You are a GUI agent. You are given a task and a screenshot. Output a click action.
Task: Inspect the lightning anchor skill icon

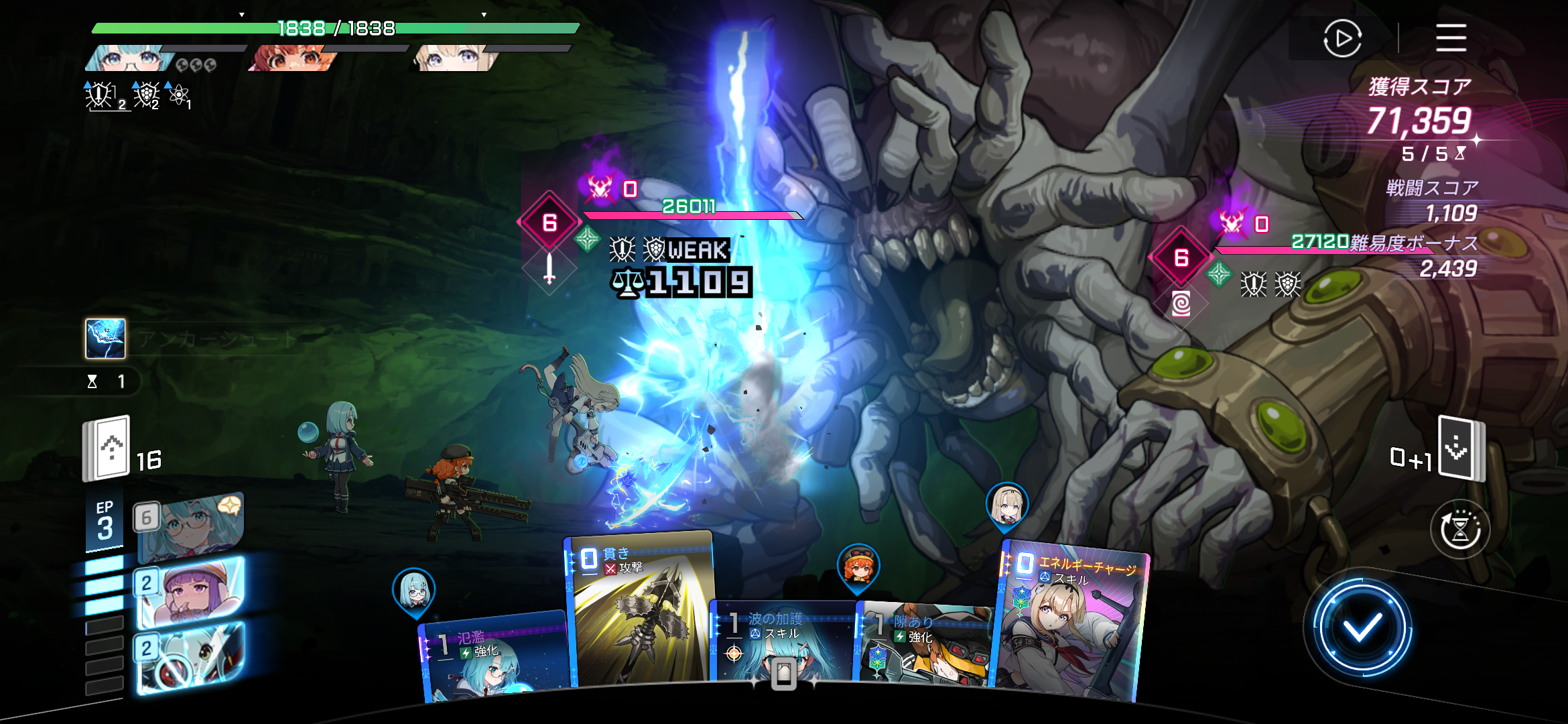105,339
